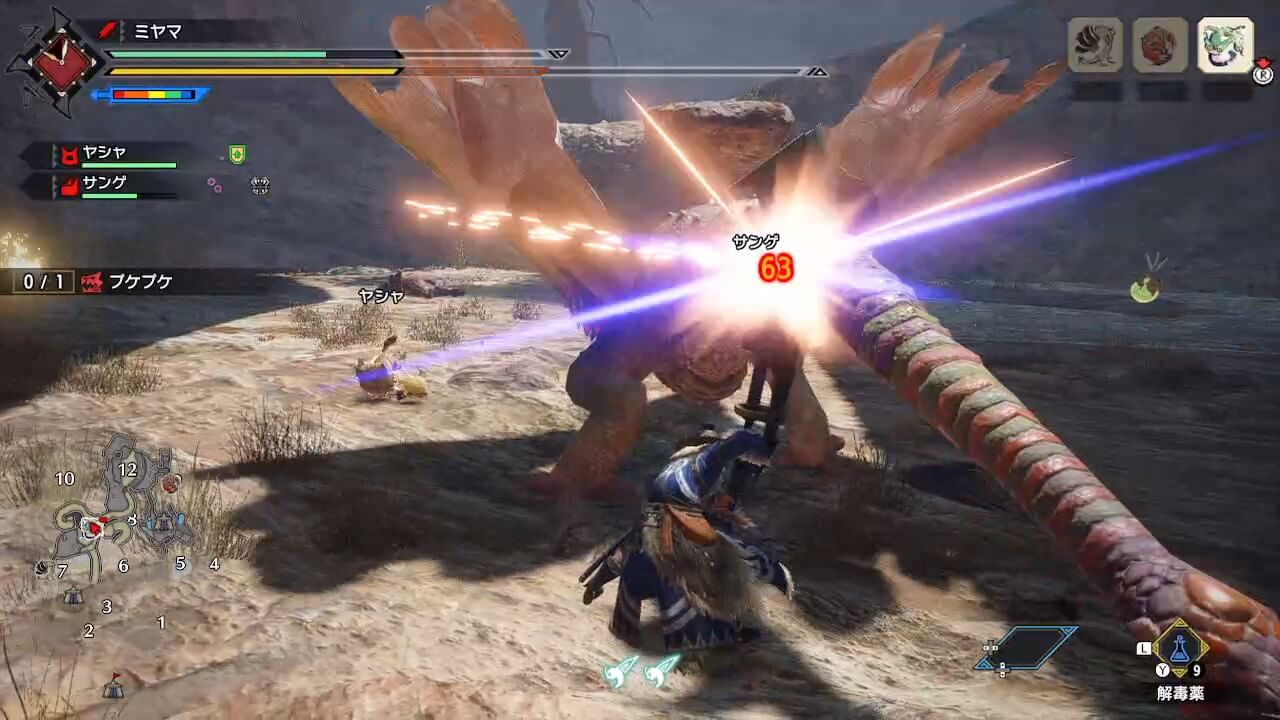Viewport: 1280px width, 720px height.
Task: Select the green Pukei-Pukei monster icon
Action: [1225, 45]
